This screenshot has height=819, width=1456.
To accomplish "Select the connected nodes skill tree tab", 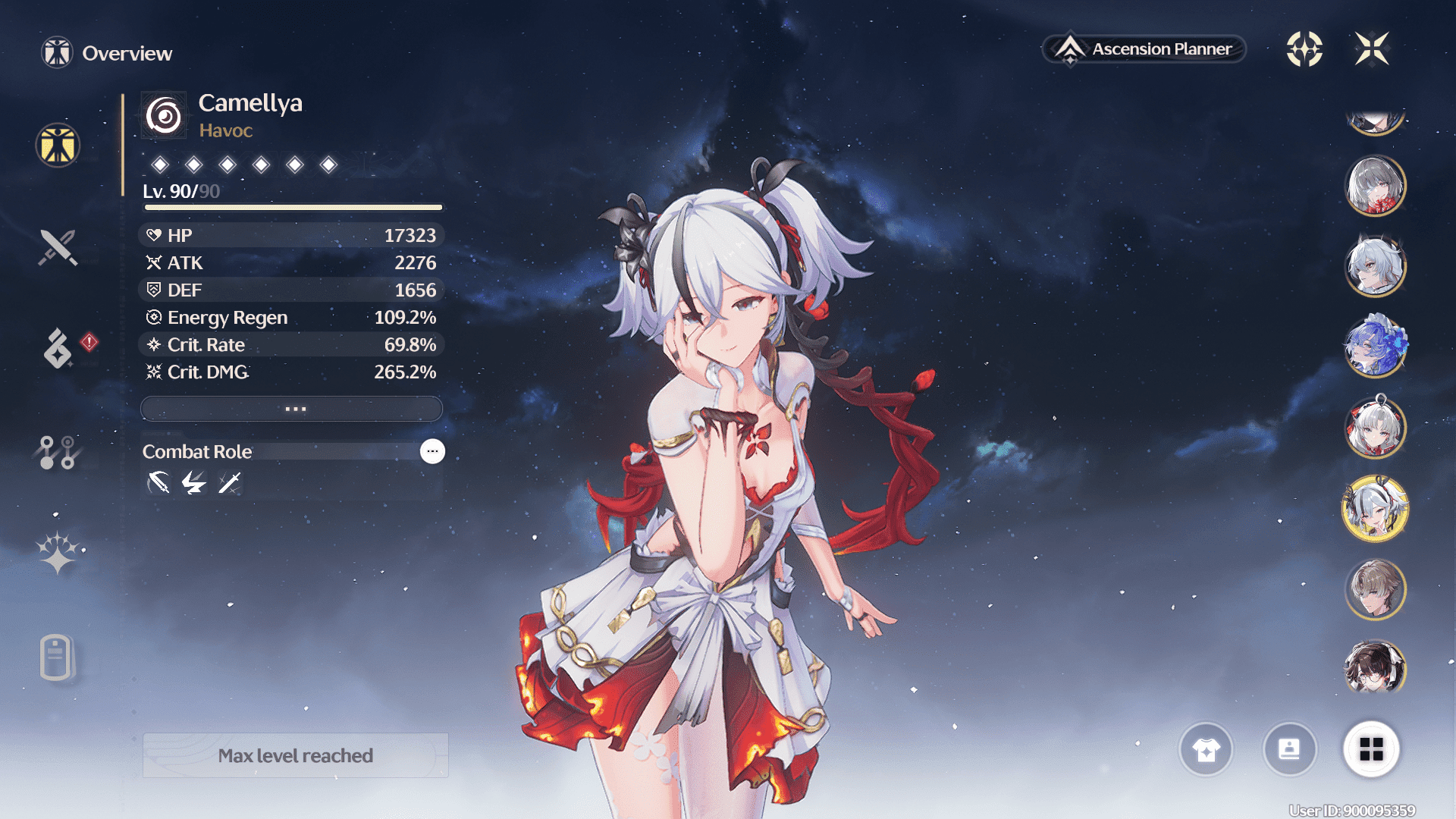I will [58, 452].
